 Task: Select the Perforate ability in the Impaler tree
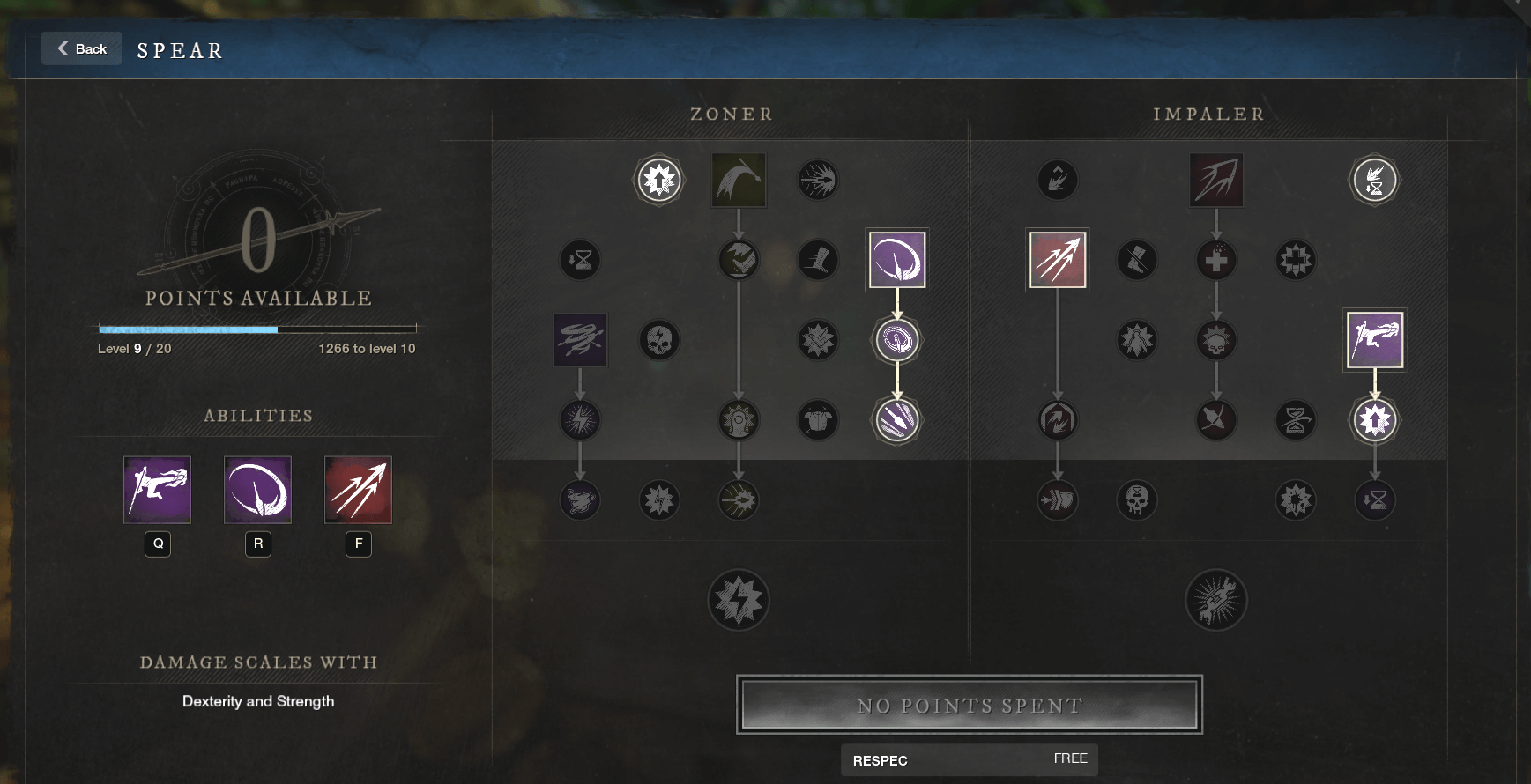pyautogui.click(x=1058, y=259)
